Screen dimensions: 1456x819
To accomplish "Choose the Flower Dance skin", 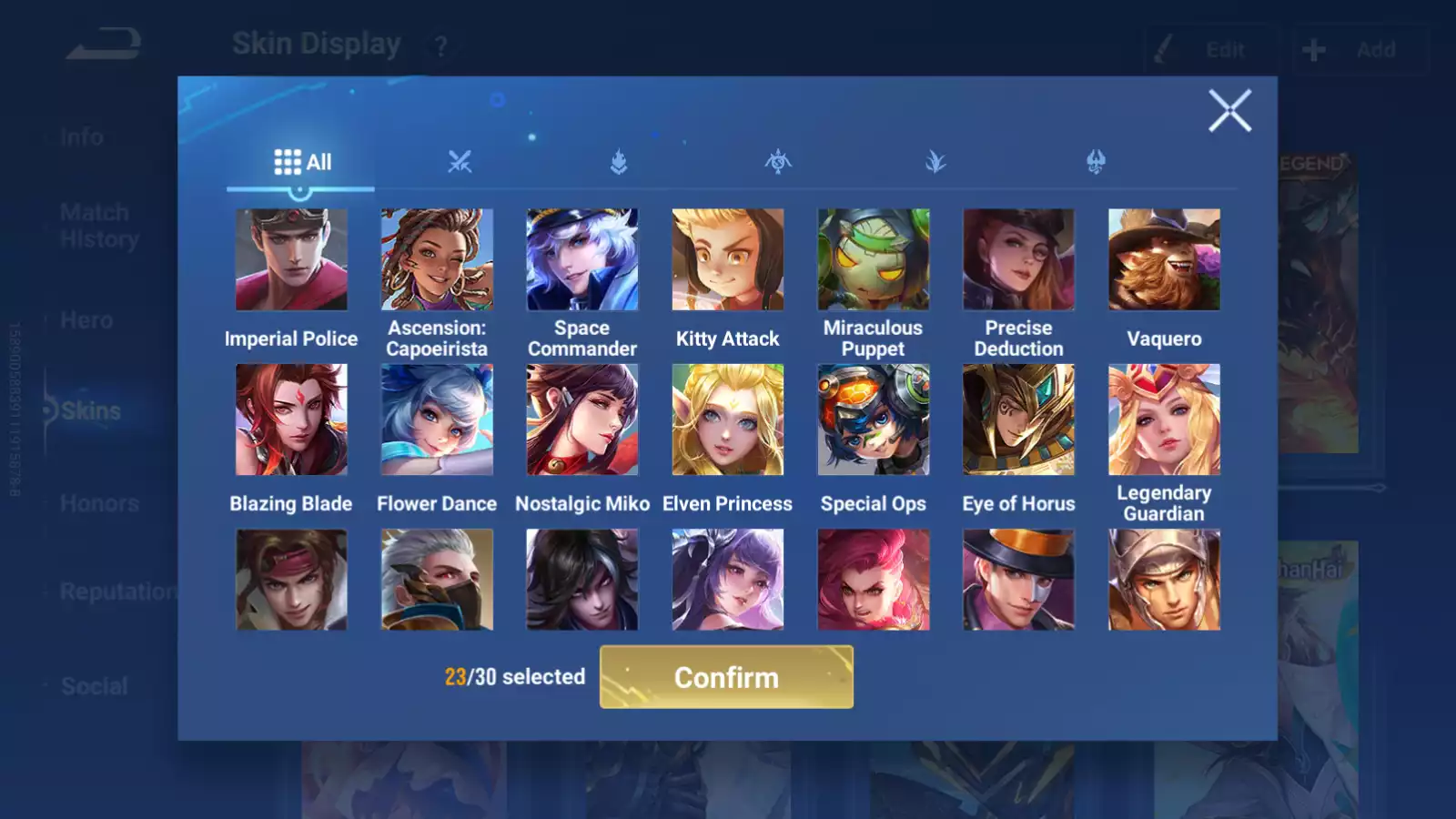I will (437, 420).
